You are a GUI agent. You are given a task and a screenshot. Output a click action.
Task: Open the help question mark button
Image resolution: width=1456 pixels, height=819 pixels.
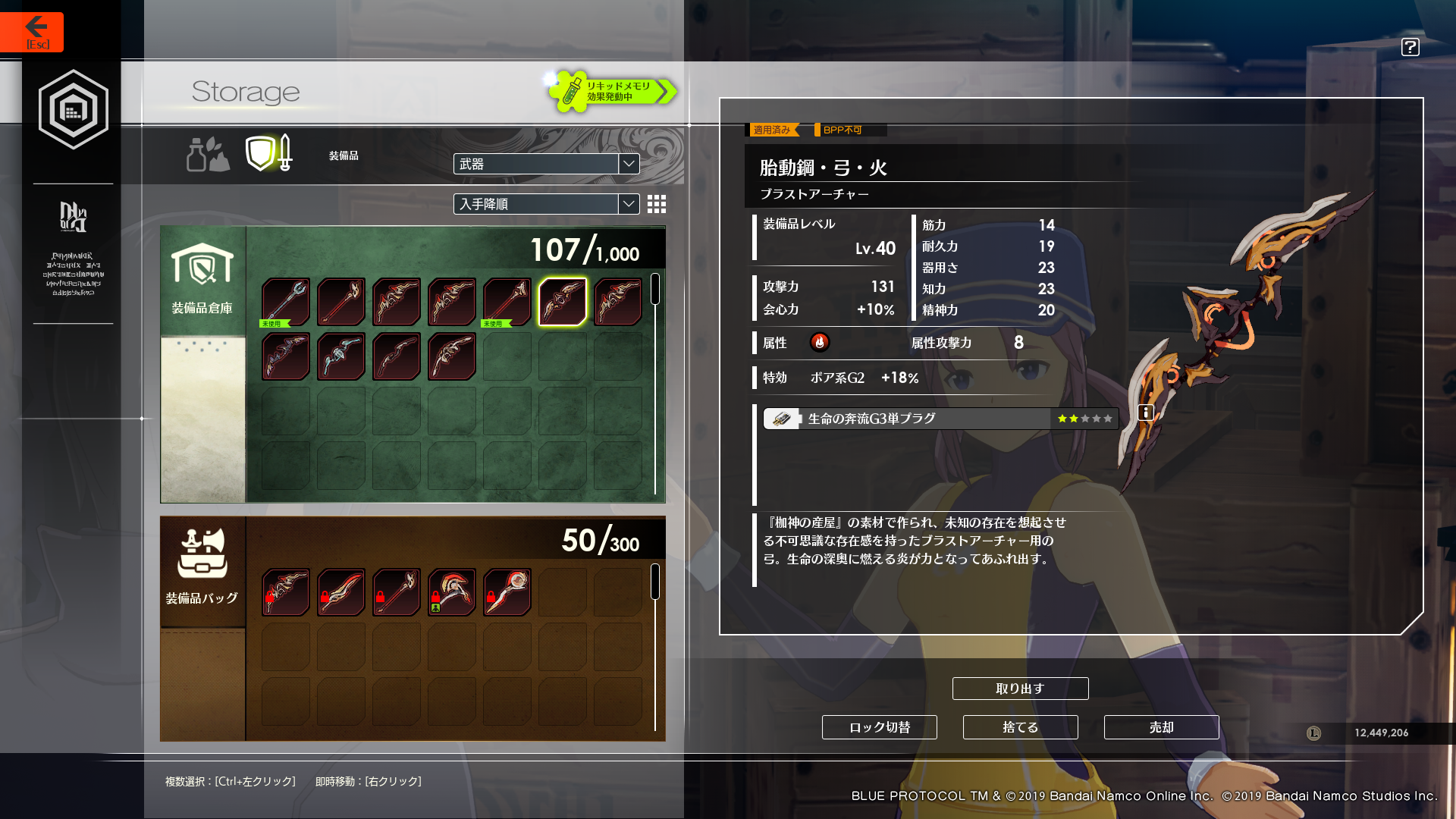[1410, 47]
